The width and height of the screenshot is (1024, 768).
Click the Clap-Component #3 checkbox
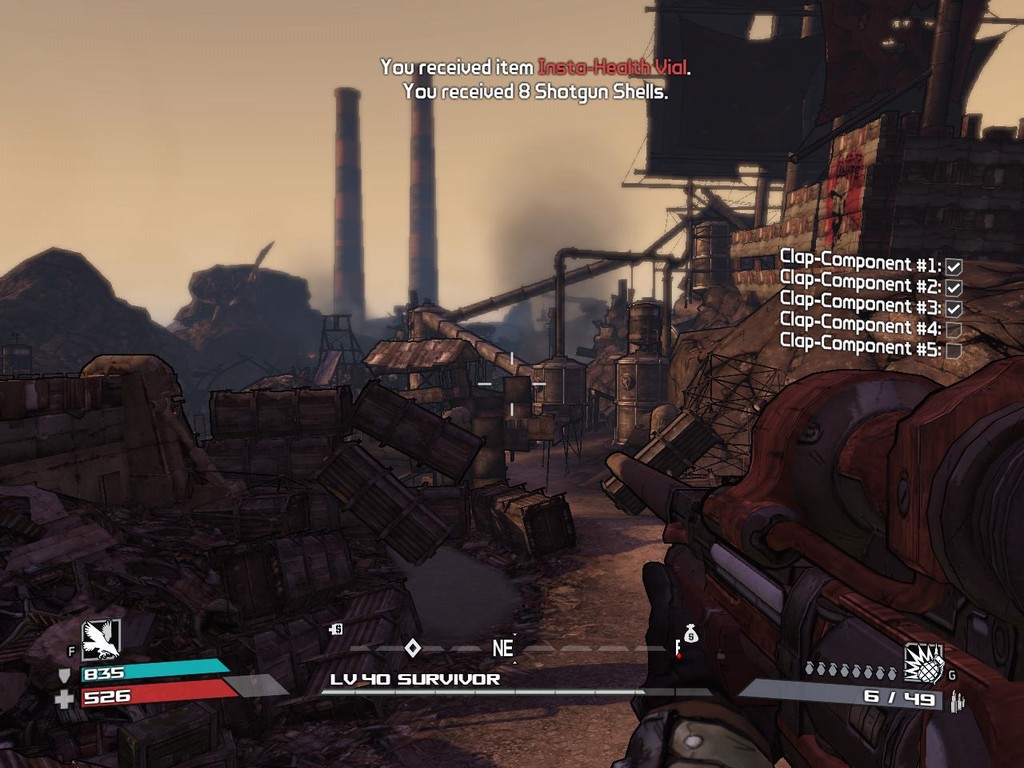click(953, 309)
